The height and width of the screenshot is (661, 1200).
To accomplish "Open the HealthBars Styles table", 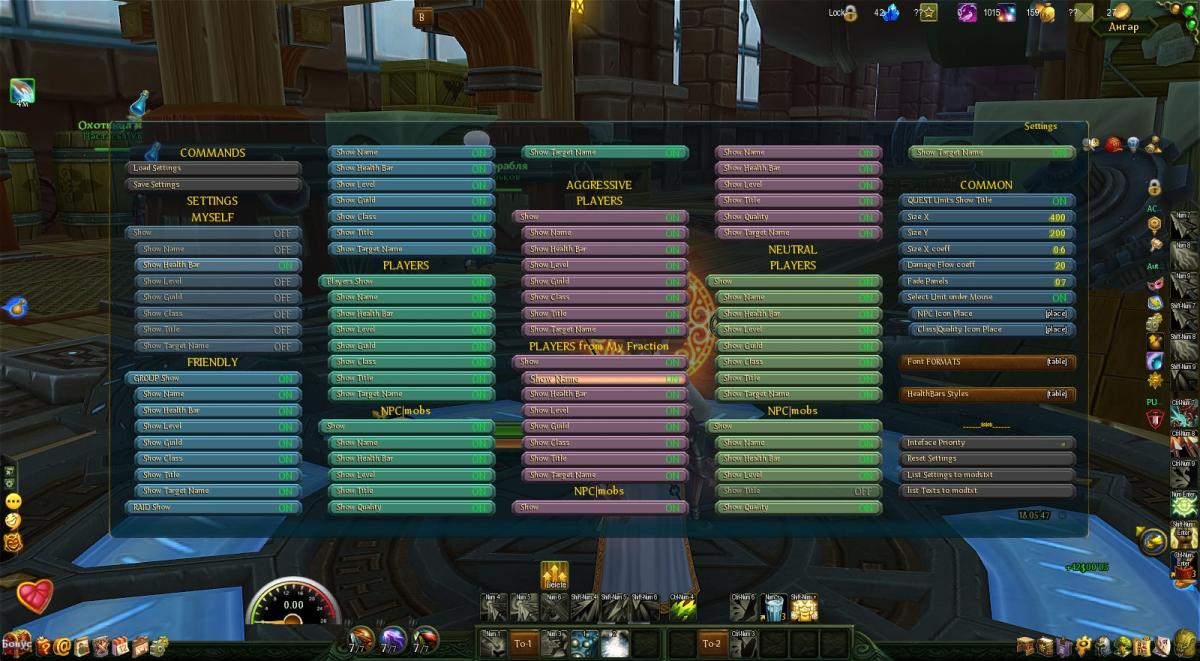I will [x=987, y=394].
